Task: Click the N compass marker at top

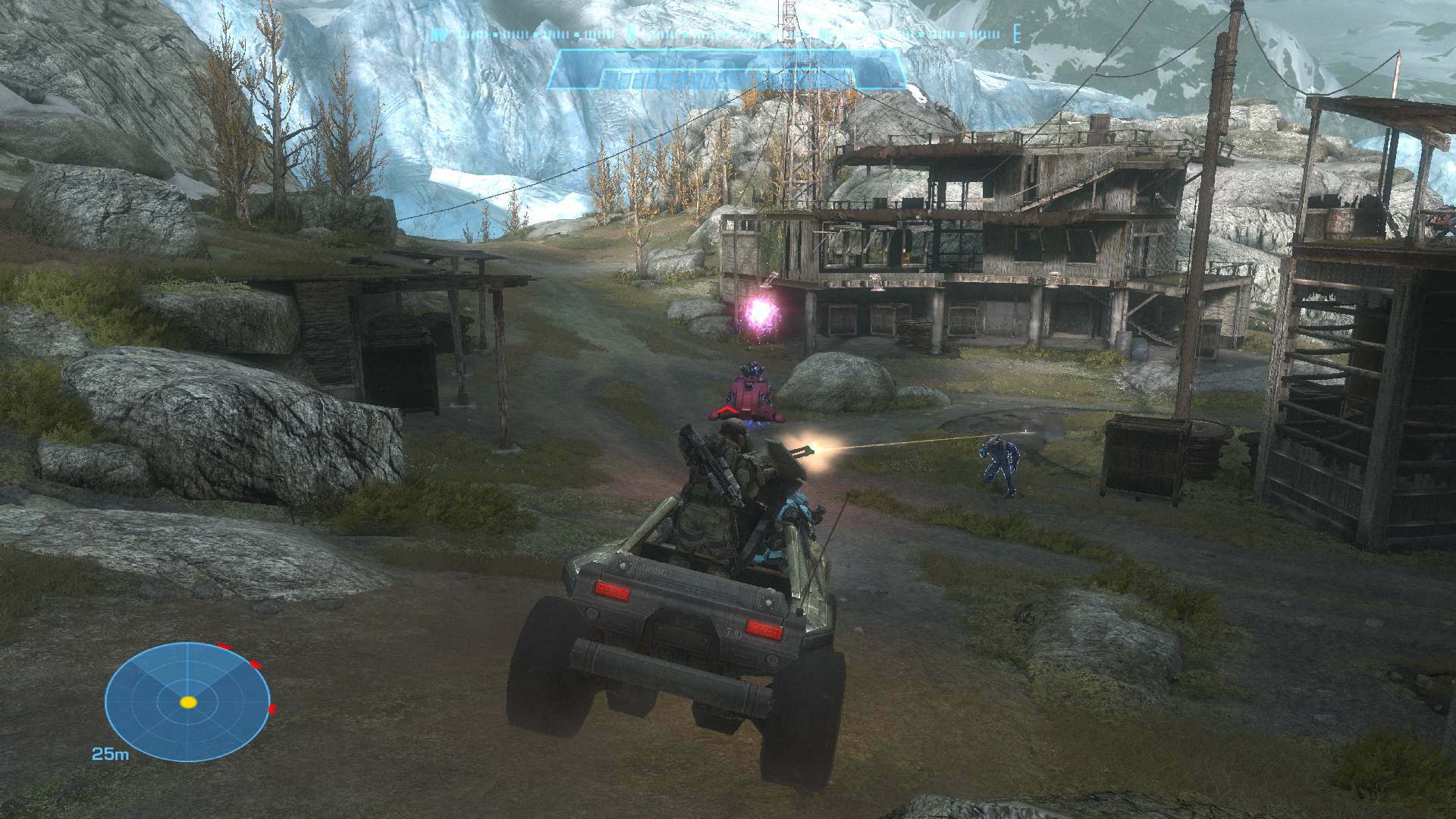Action: pos(632,33)
